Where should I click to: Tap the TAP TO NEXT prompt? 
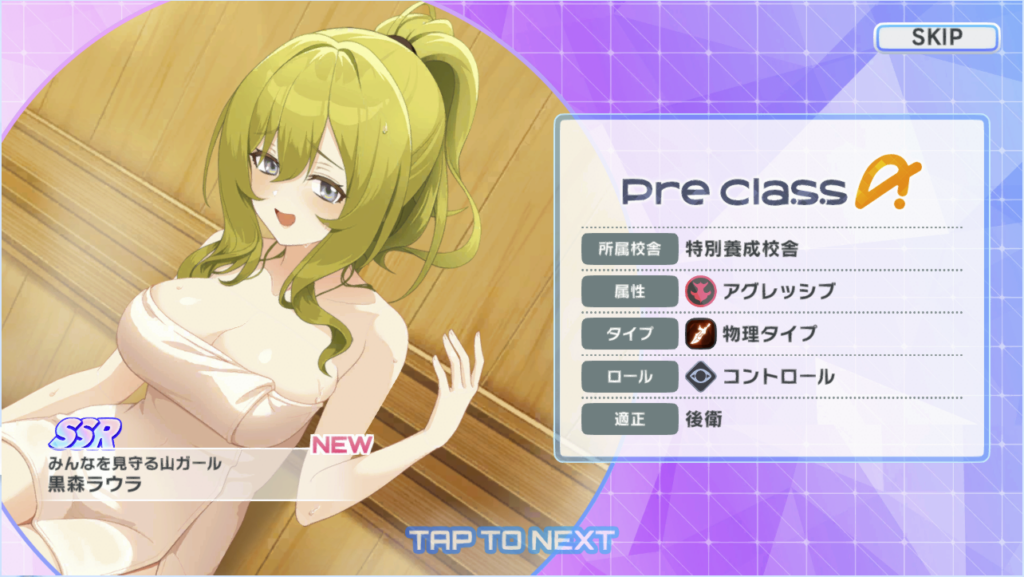point(511,541)
